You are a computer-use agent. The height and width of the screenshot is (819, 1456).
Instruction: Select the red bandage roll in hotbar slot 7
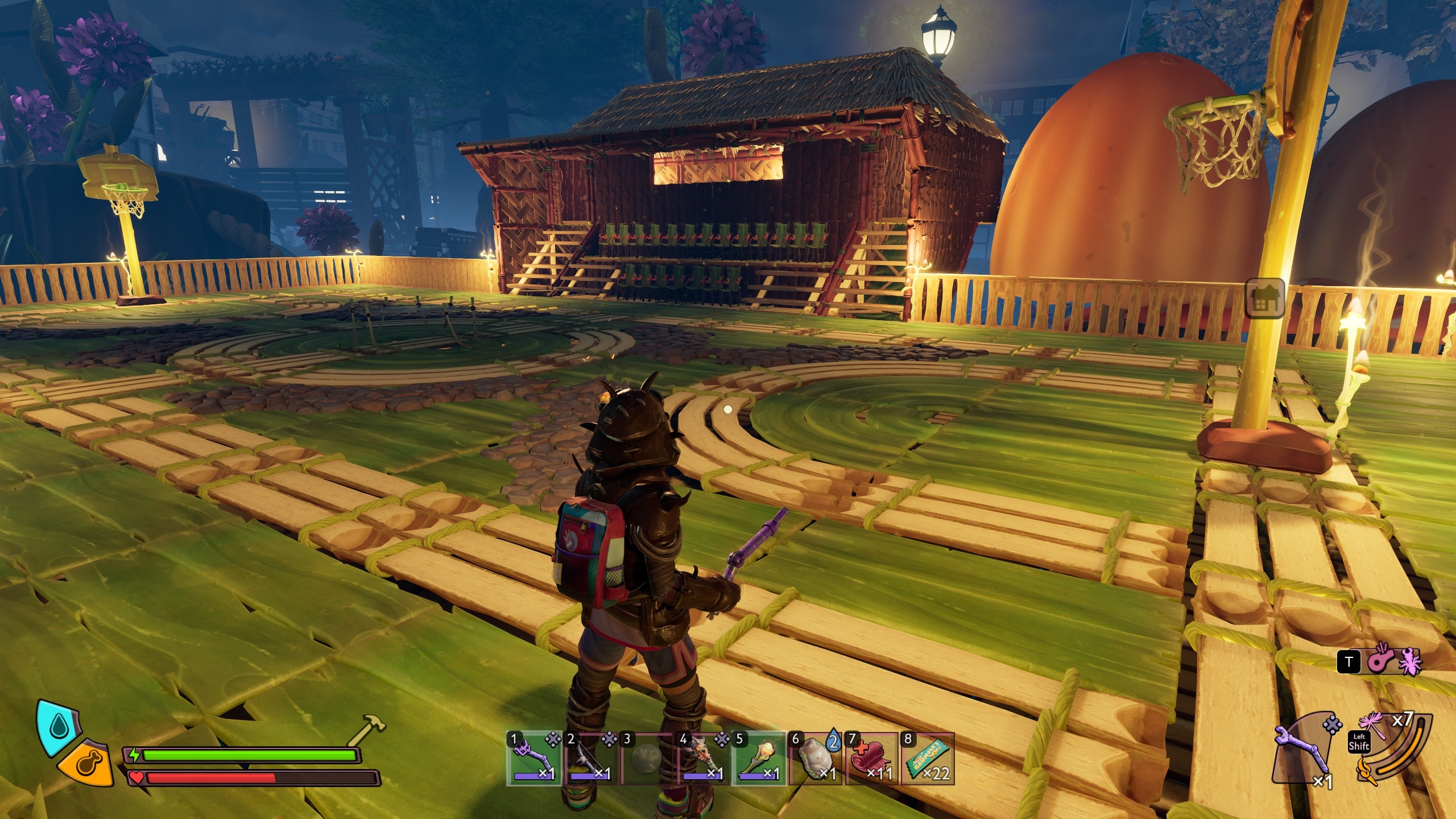pyautogui.click(x=871, y=759)
